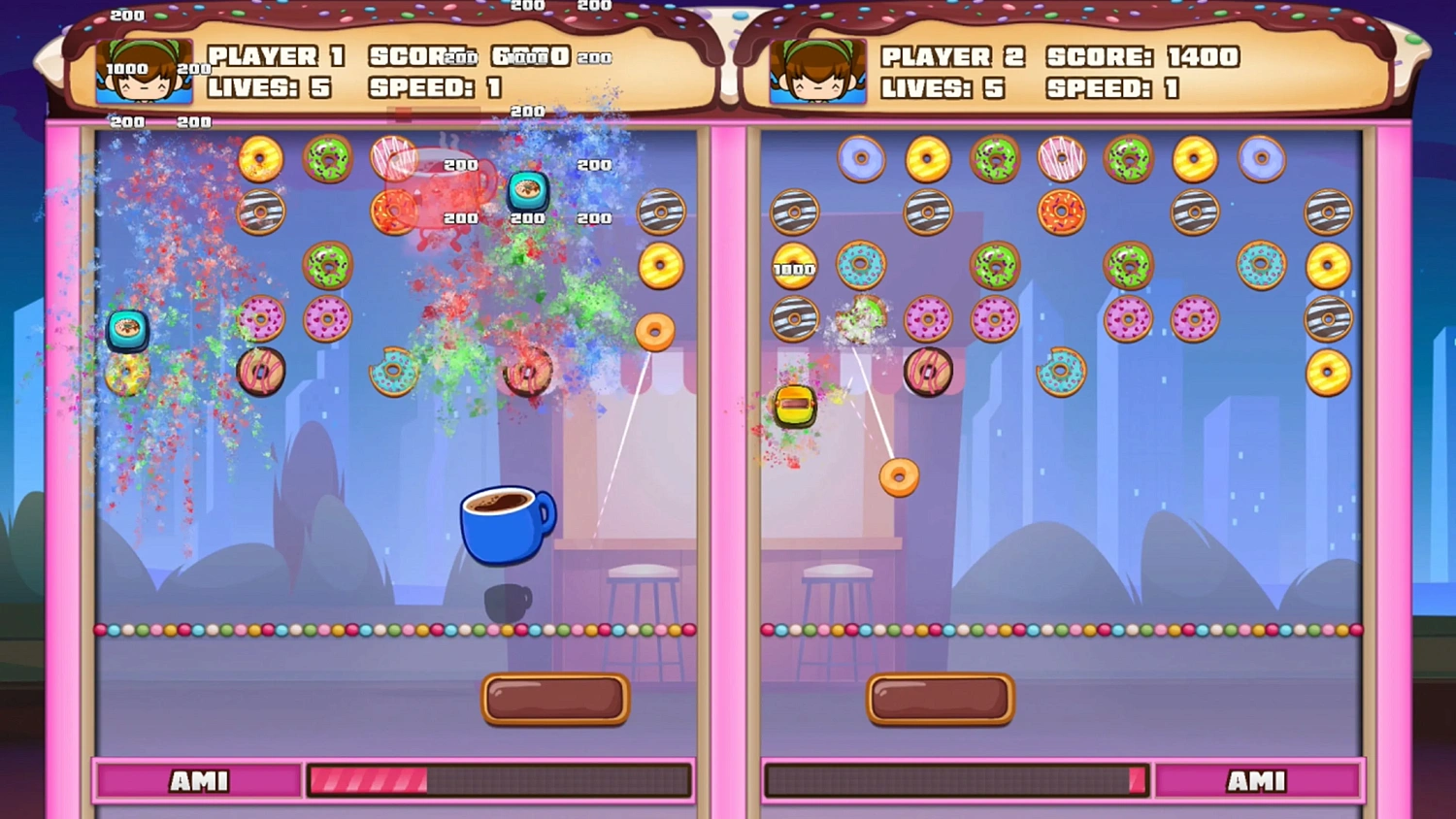Image resolution: width=1456 pixels, height=819 pixels.
Task: Click Player 2 chocolate paddle
Action: tap(940, 698)
